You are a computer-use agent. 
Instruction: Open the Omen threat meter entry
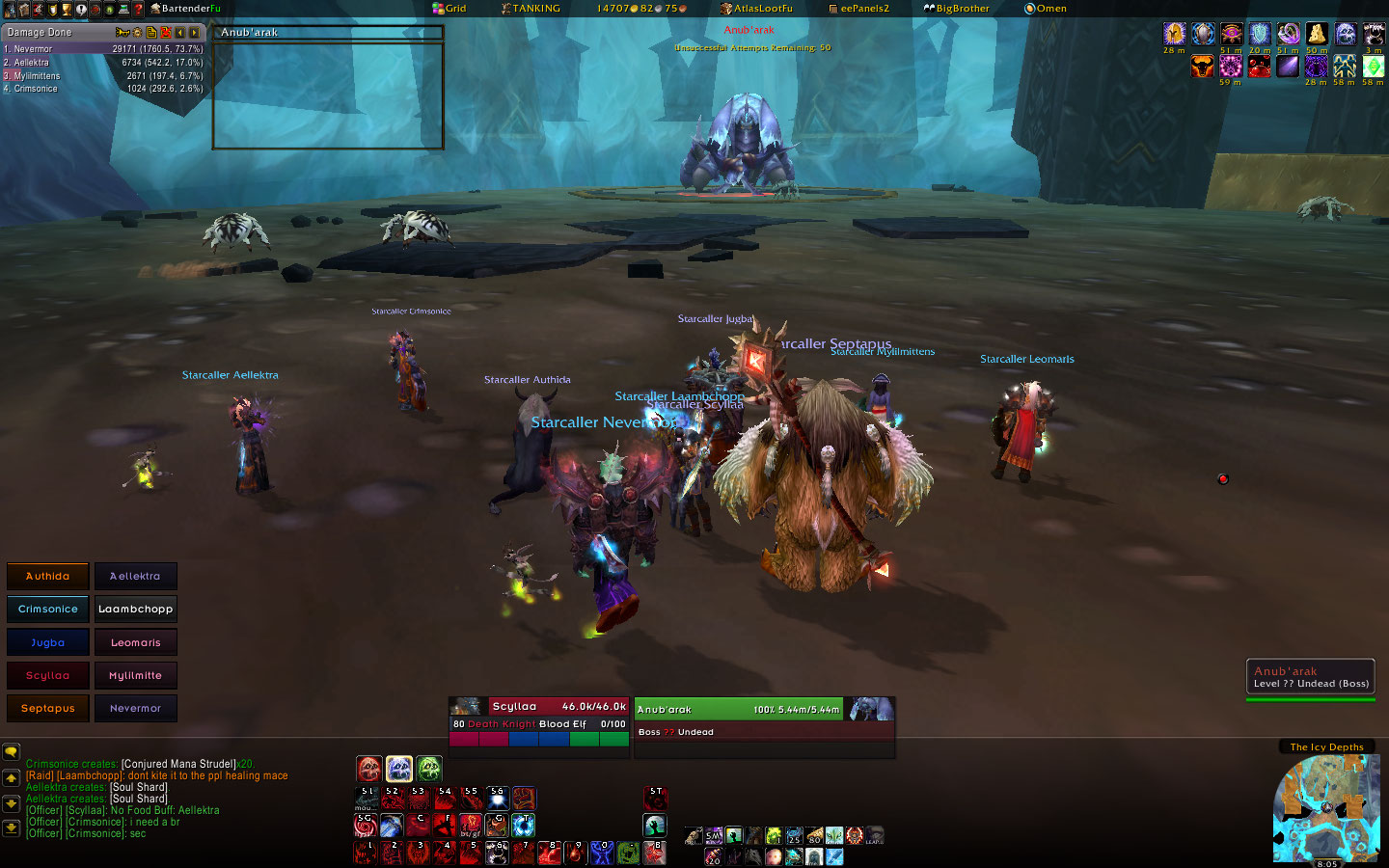[x=1046, y=9]
